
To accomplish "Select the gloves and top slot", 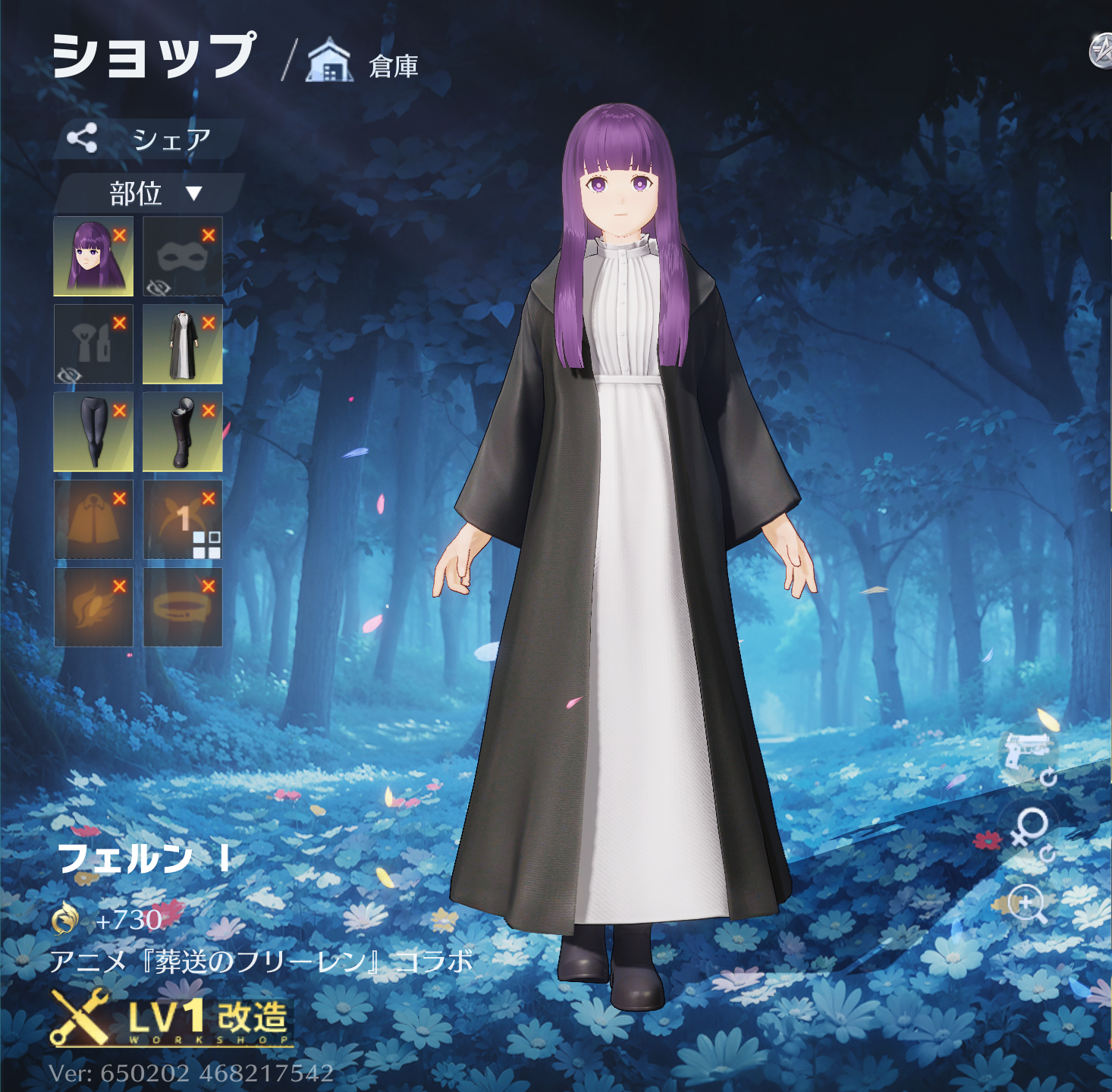I will pos(93,344).
